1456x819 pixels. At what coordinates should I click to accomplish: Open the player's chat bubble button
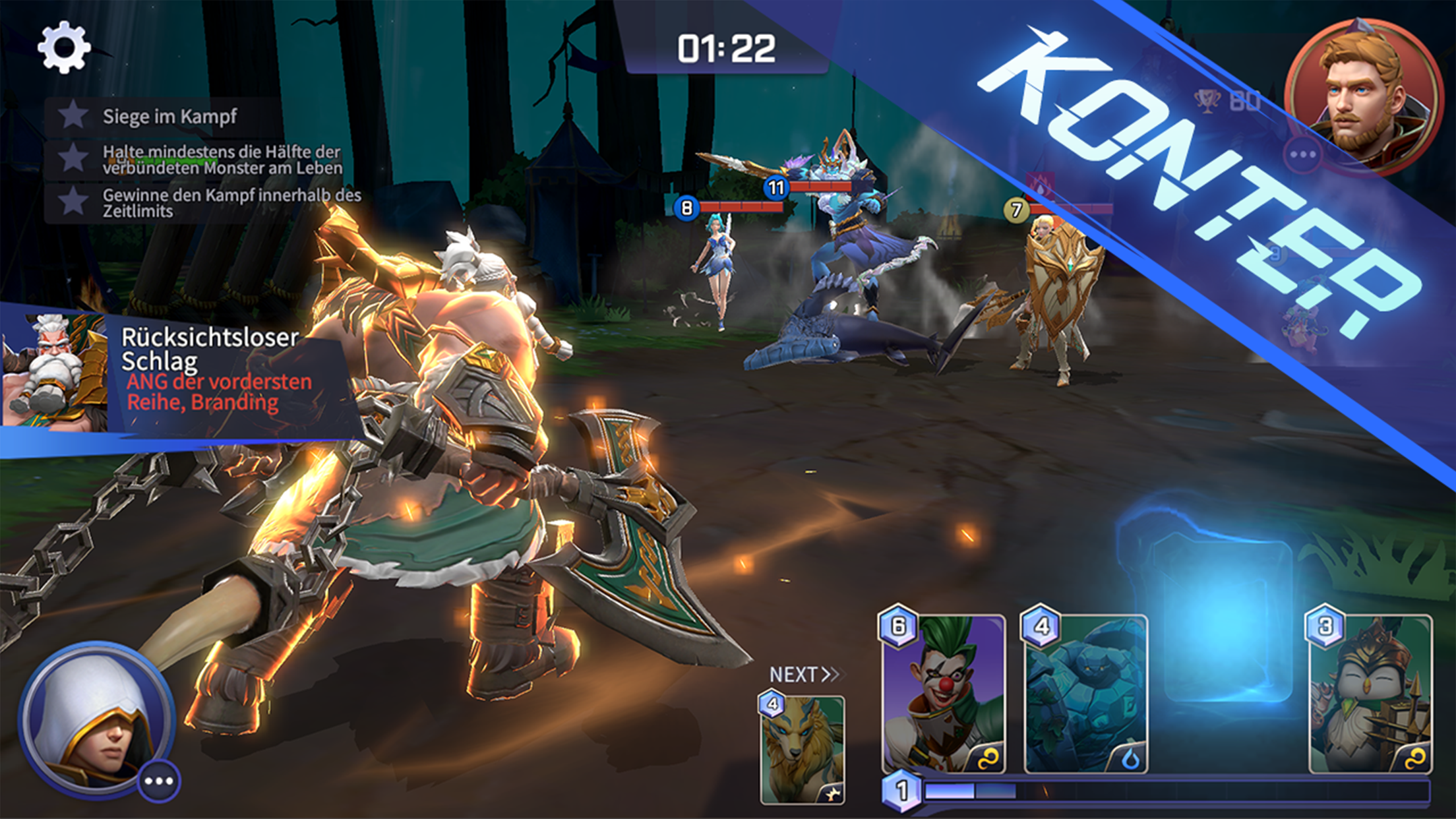point(159,781)
